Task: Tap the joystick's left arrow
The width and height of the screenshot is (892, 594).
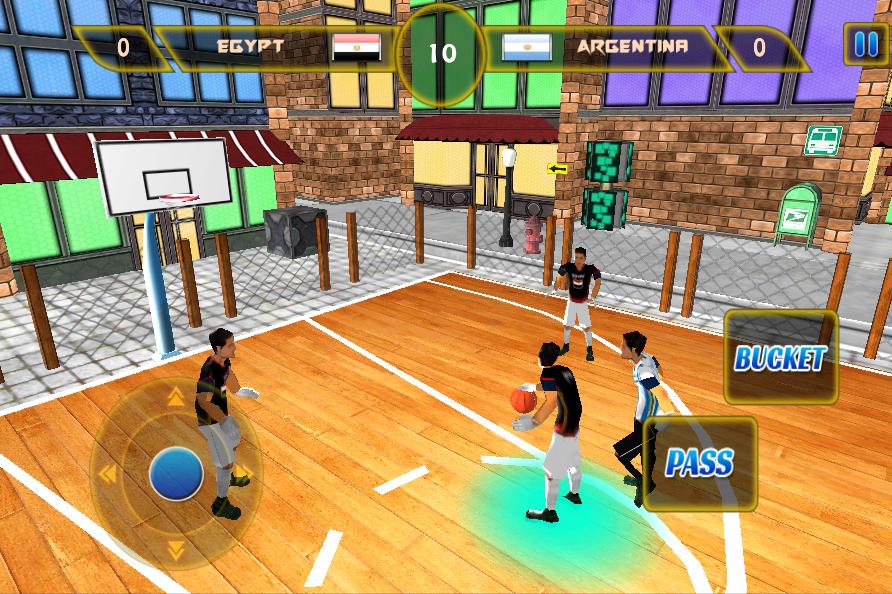Action: coord(107,473)
